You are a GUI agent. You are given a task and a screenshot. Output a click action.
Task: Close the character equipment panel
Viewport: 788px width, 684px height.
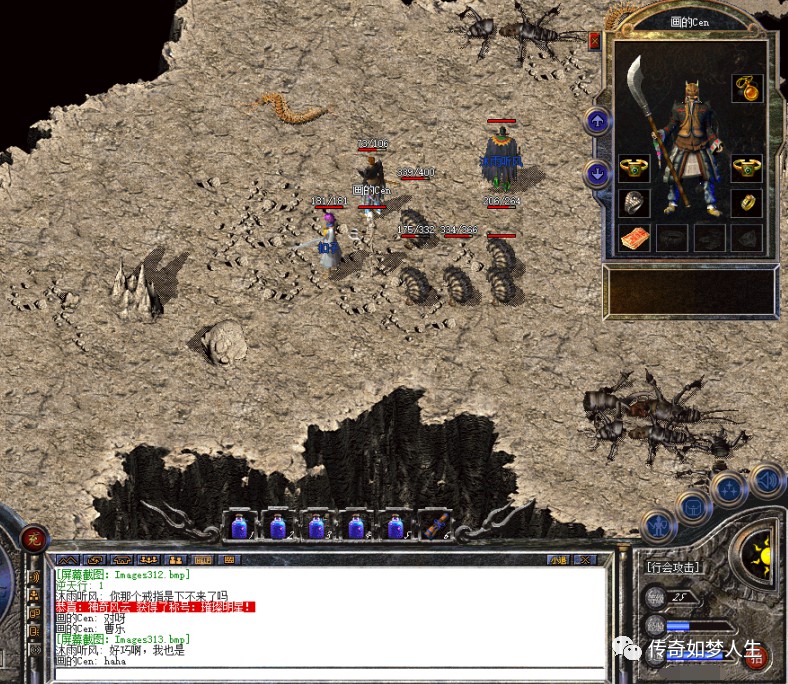595,42
